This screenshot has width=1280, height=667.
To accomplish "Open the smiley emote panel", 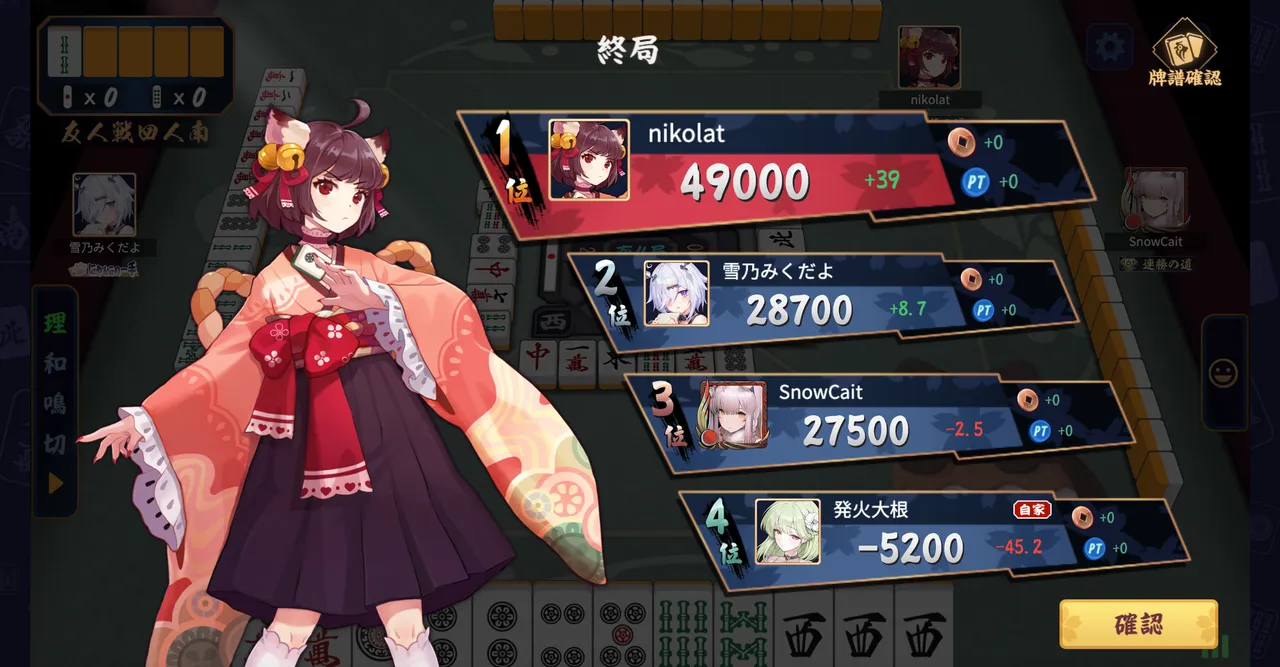I will pos(1223,373).
